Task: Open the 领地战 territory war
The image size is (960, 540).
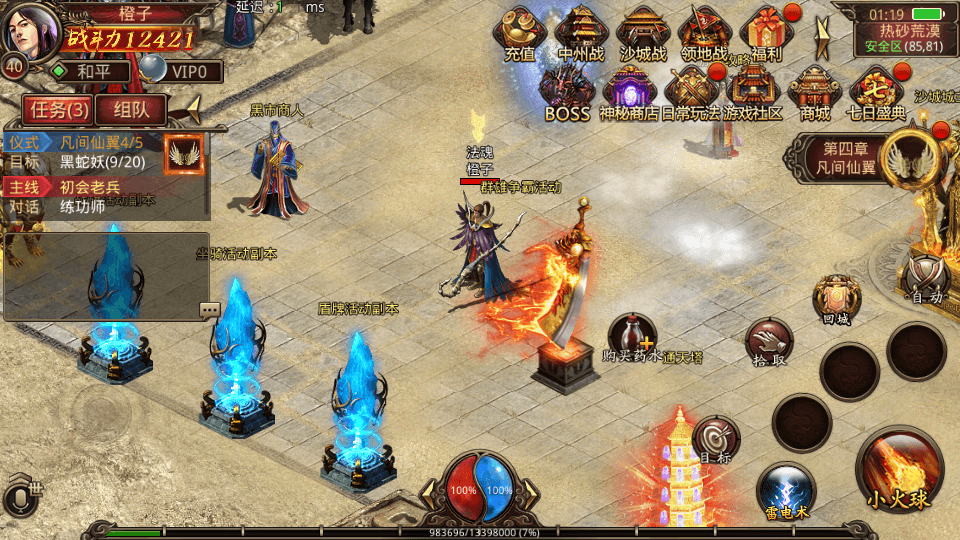Action: pyautogui.click(x=706, y=33)
